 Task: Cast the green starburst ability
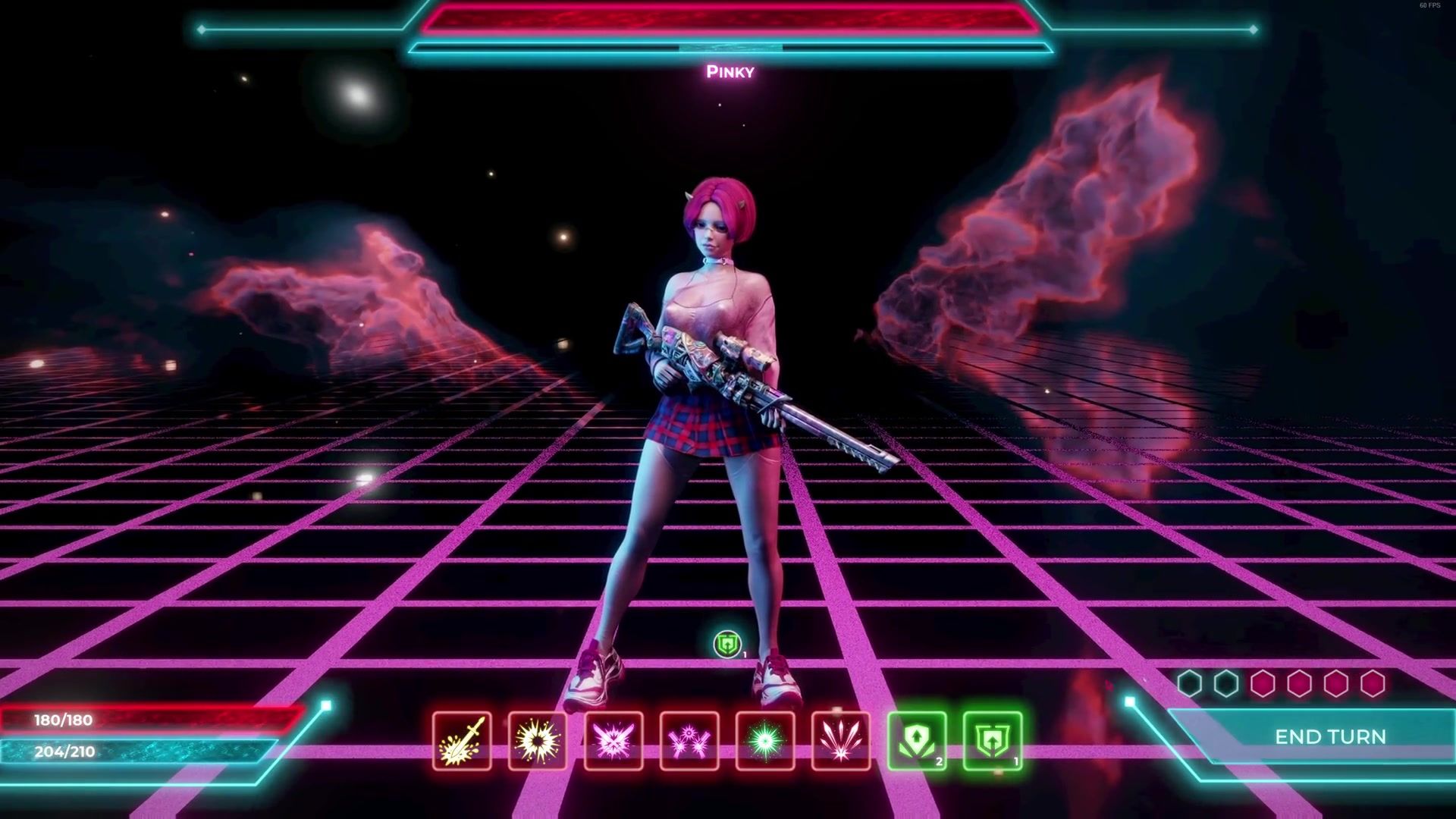click(765, 741)
